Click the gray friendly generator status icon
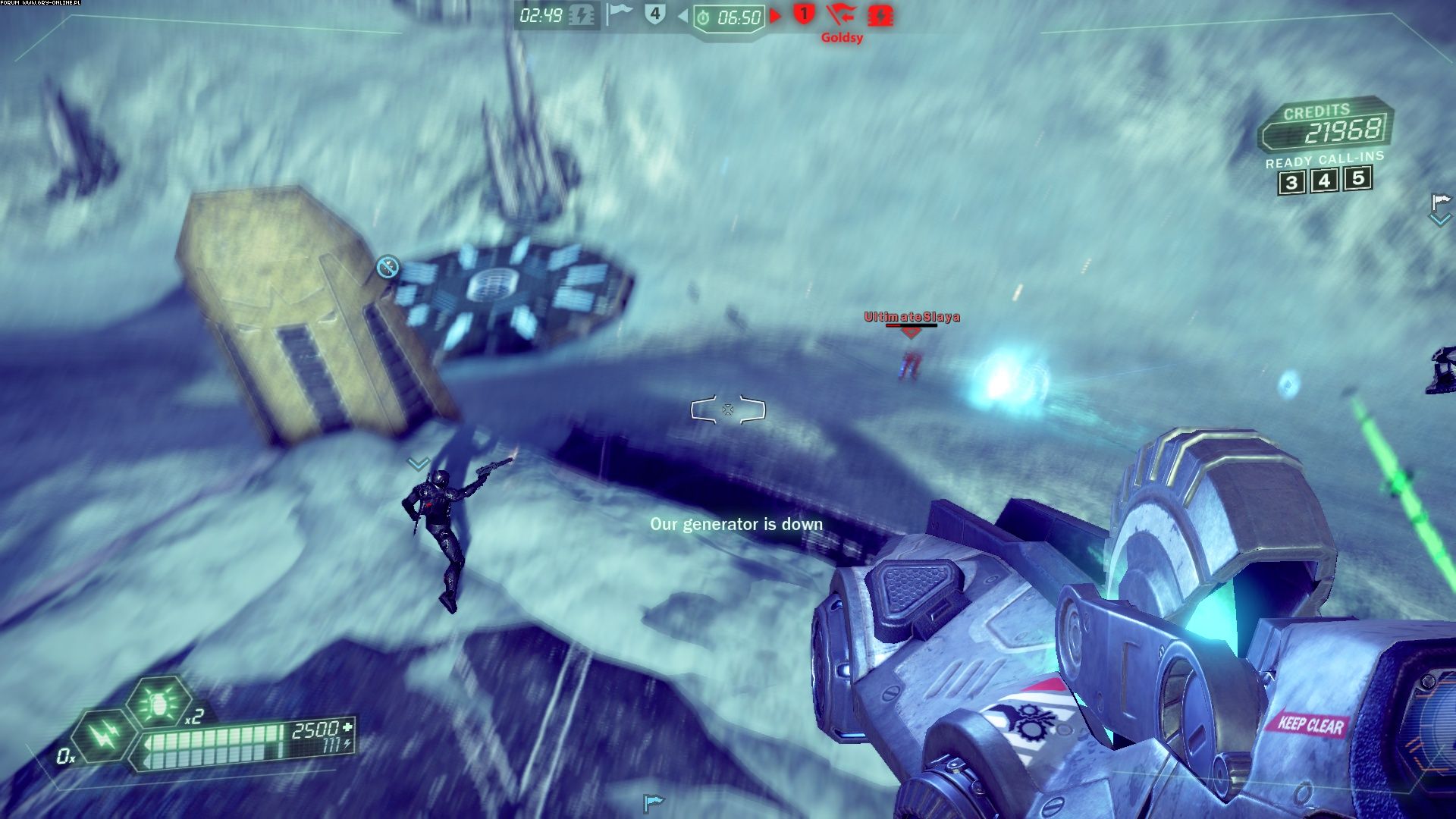Screen dimensions: 1456x819 click(582, 16)
